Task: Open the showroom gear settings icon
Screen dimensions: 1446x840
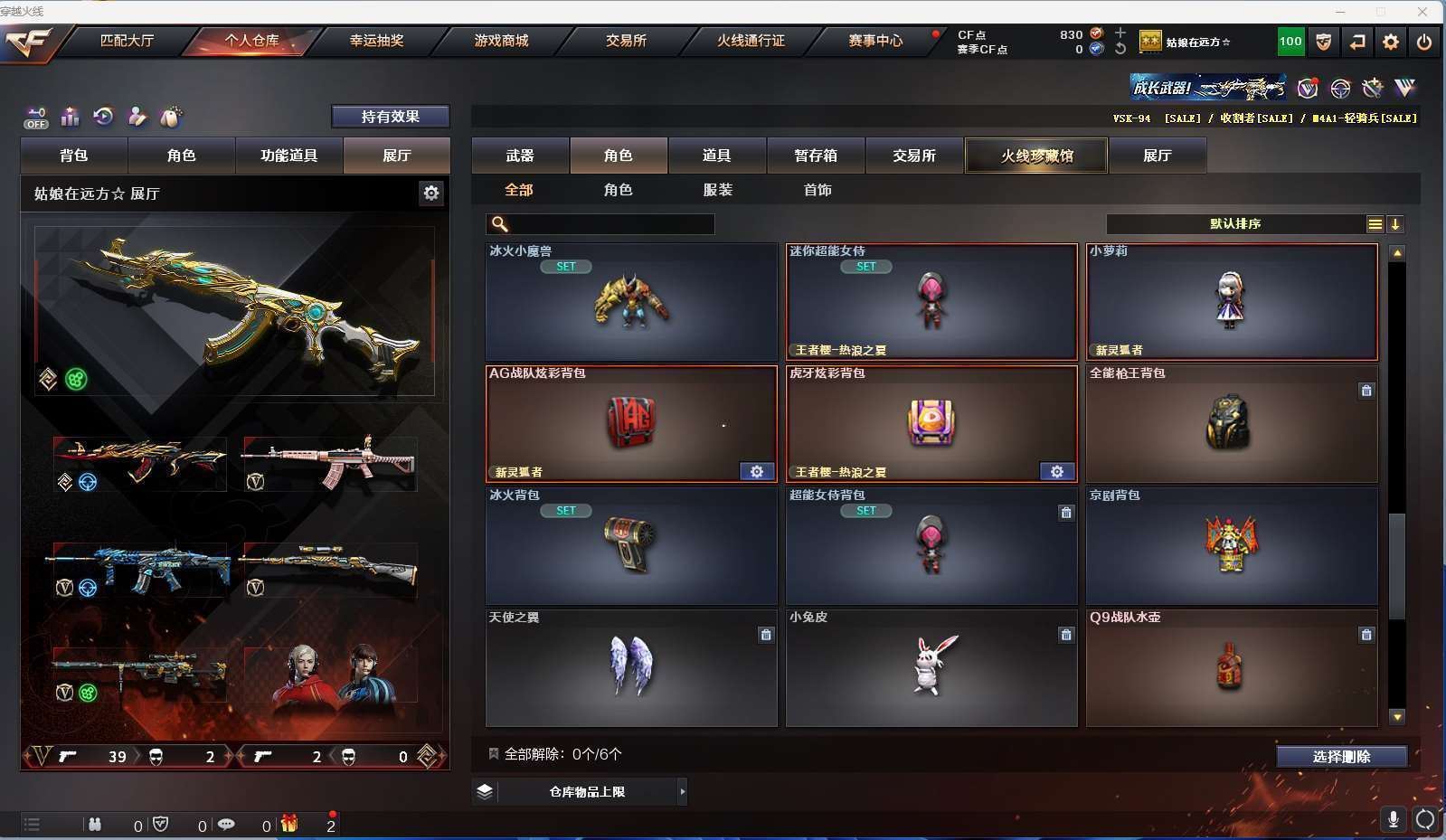Action: pos(431,193)
